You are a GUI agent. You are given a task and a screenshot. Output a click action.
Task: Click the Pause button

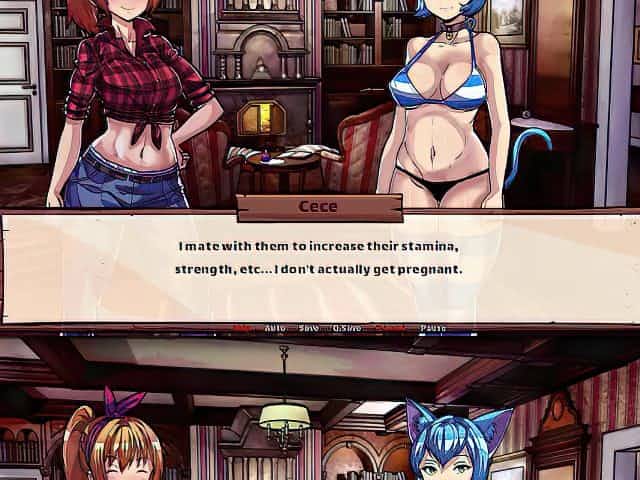click(x=433, y=328)
